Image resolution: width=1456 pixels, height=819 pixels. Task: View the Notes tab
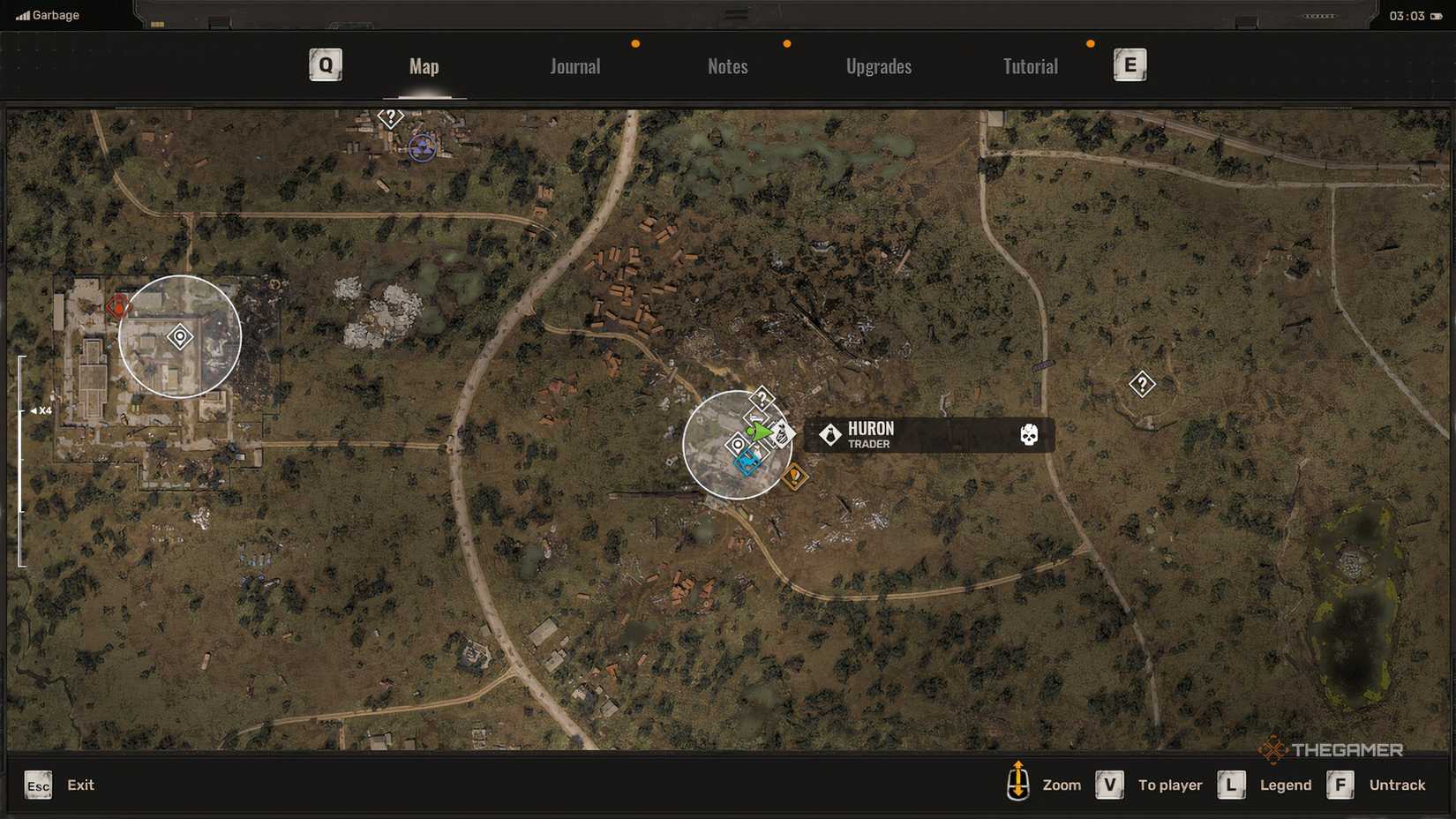click(x=727, y=66)
